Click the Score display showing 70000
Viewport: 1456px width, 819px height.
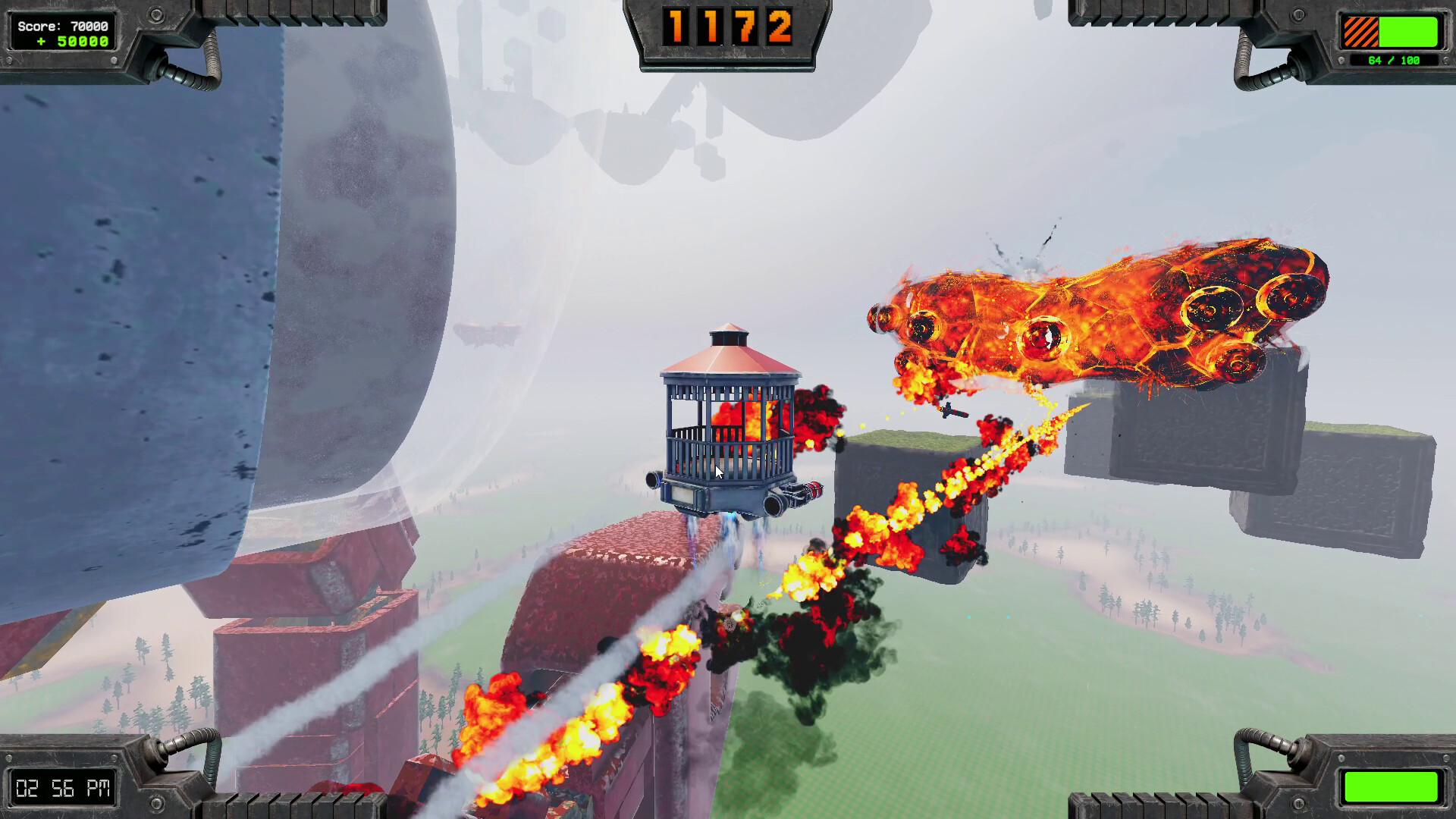pyautogui.click(x=64, y=24)
